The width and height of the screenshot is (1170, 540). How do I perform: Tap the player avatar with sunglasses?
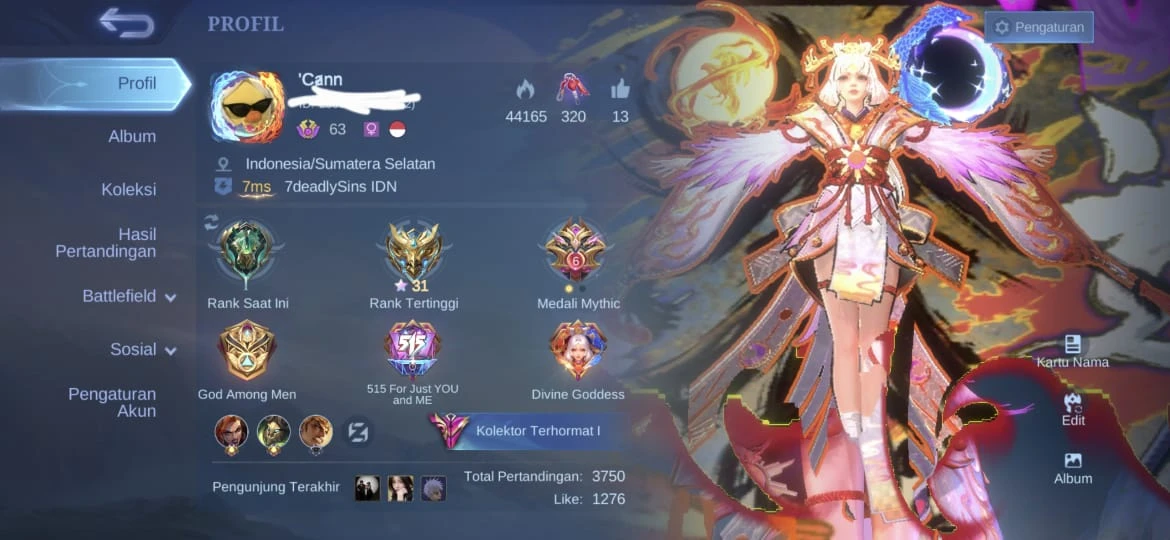coord(247,107)
